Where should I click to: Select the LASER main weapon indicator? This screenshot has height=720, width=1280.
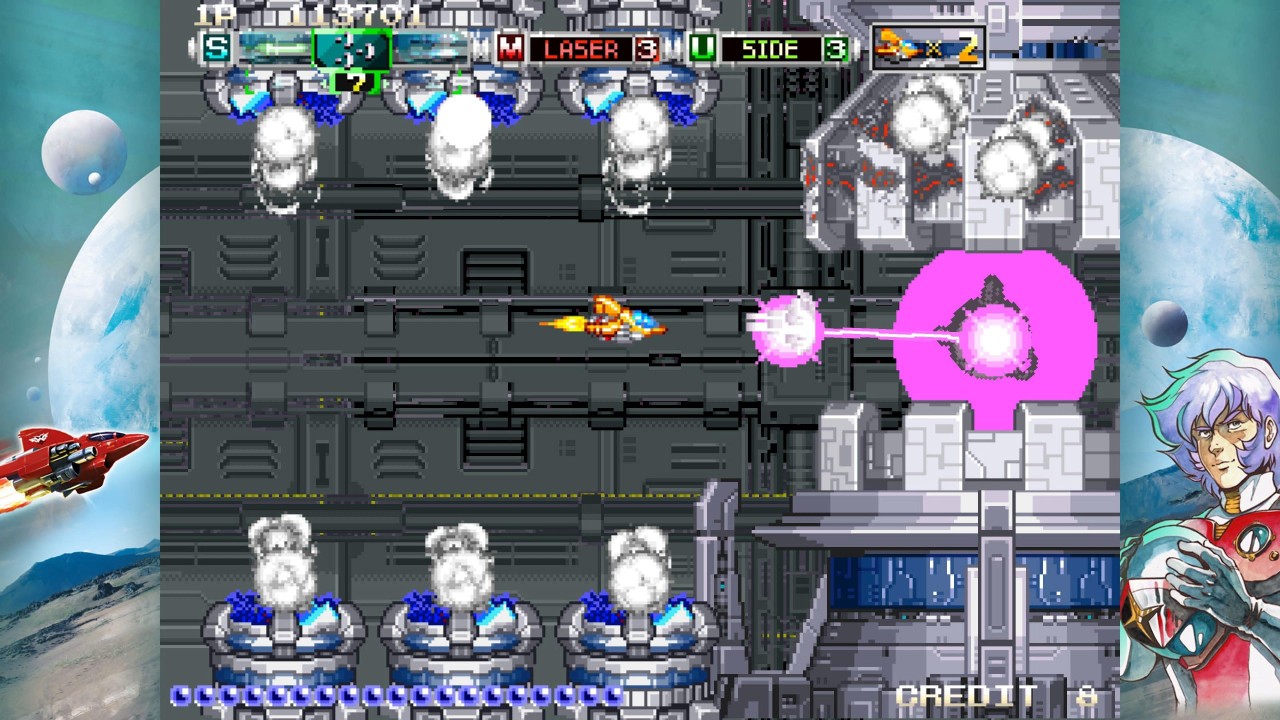coord(581,48)
